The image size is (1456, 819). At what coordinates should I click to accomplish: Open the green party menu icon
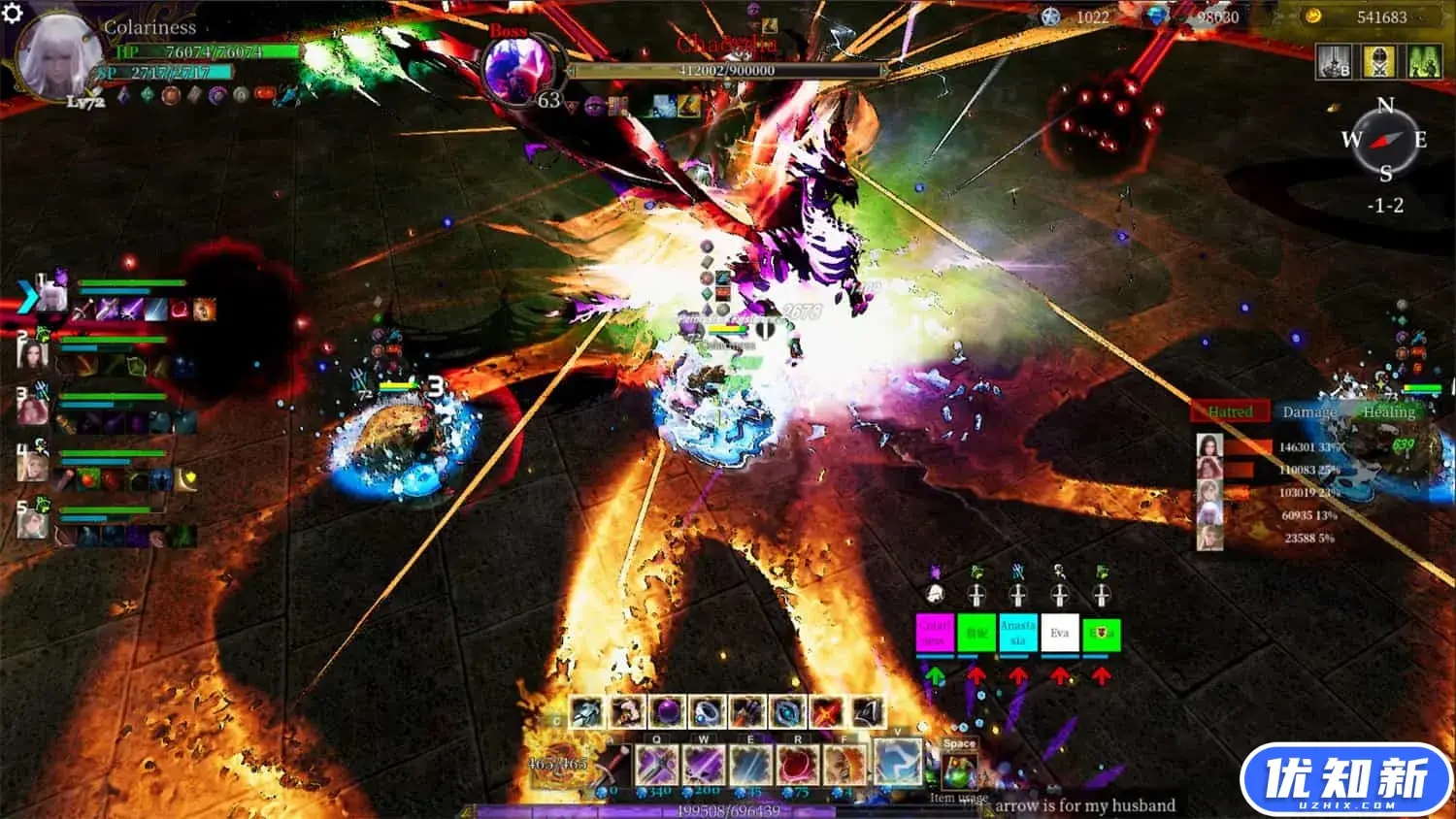coord(1424,61)
